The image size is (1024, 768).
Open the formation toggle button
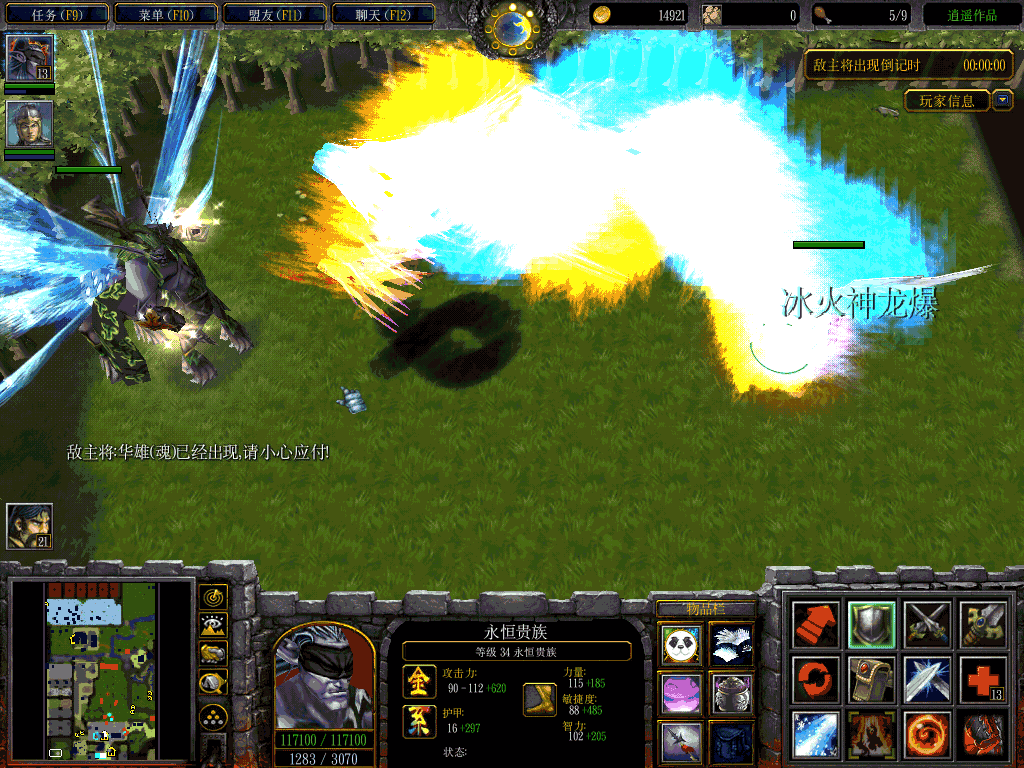213,716
